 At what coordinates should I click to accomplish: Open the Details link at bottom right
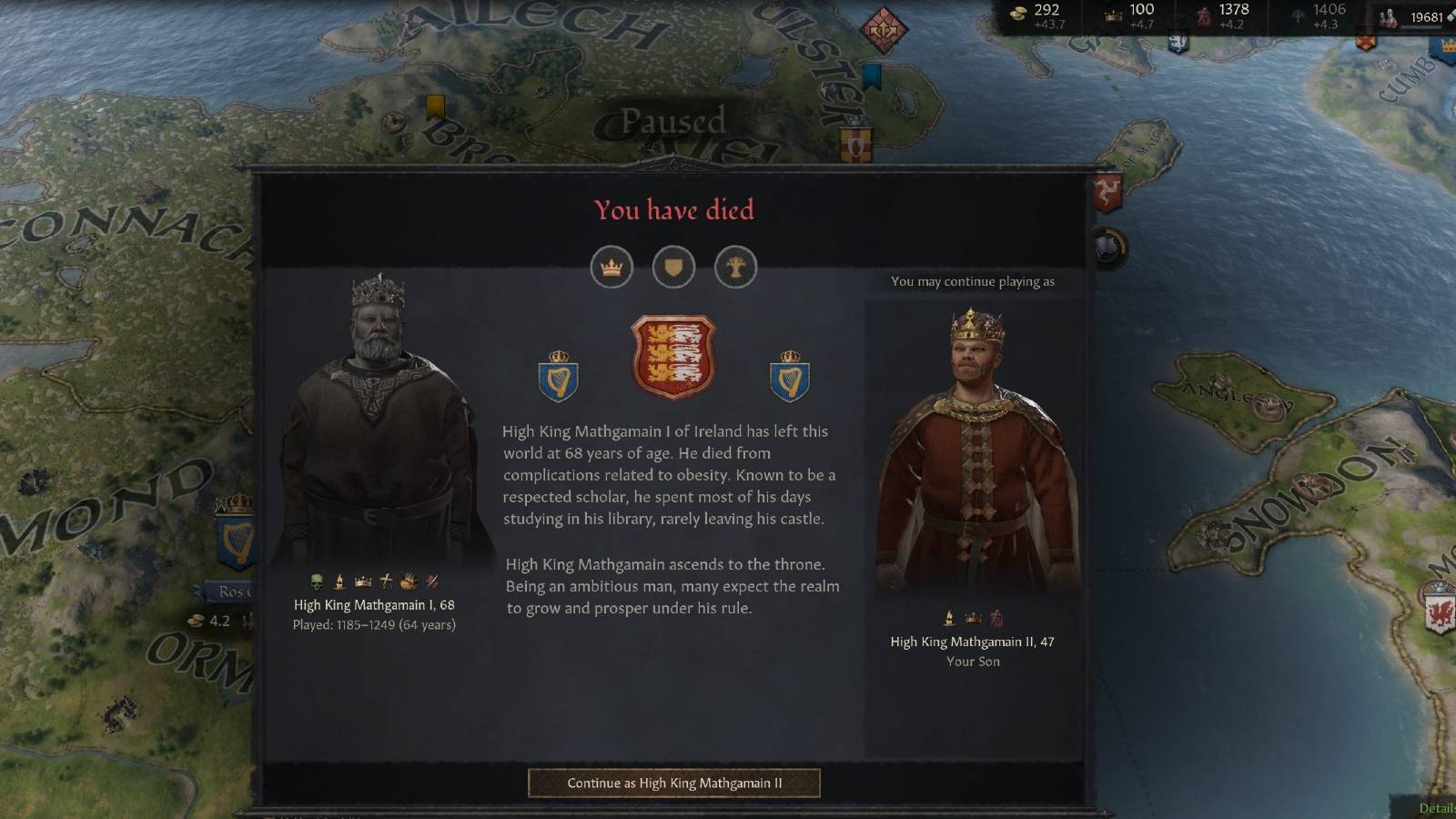click(1439, 807)
